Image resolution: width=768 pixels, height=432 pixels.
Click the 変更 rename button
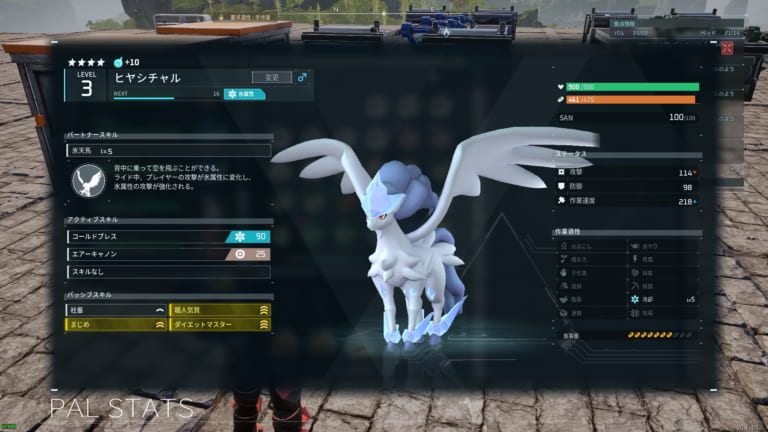click(x=272, y=76)
